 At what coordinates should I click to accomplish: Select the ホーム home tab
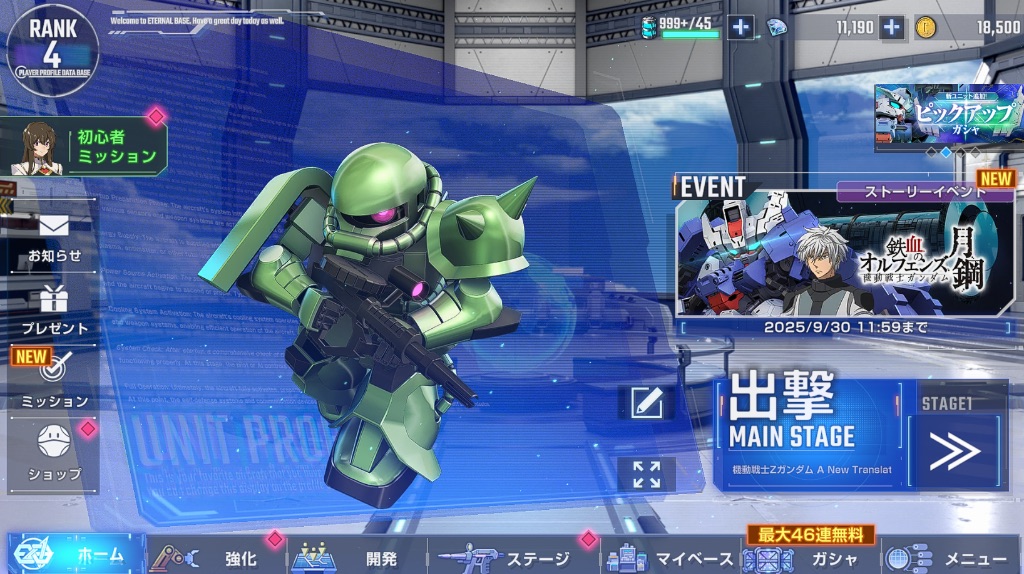pos(72,556)
